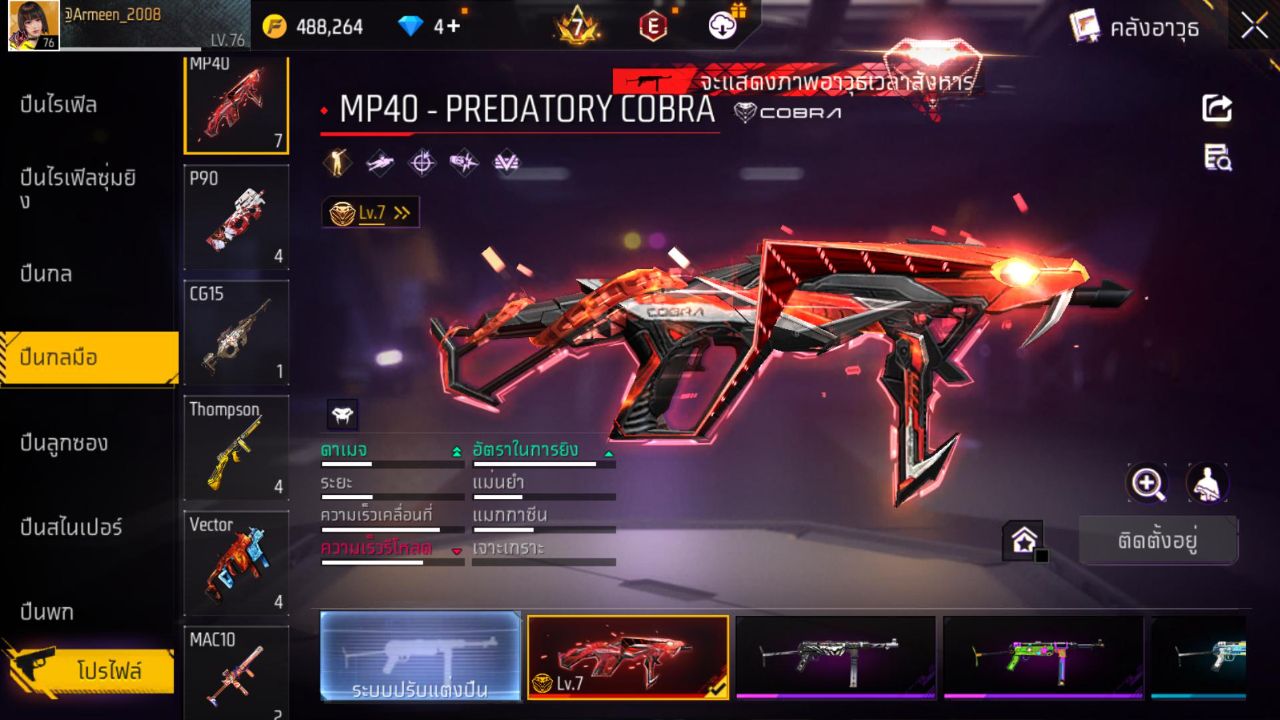Click the green sort arrow on ดาเมจ stat
This screenshot has width=1280, height=720.
(x=455, y=449)
